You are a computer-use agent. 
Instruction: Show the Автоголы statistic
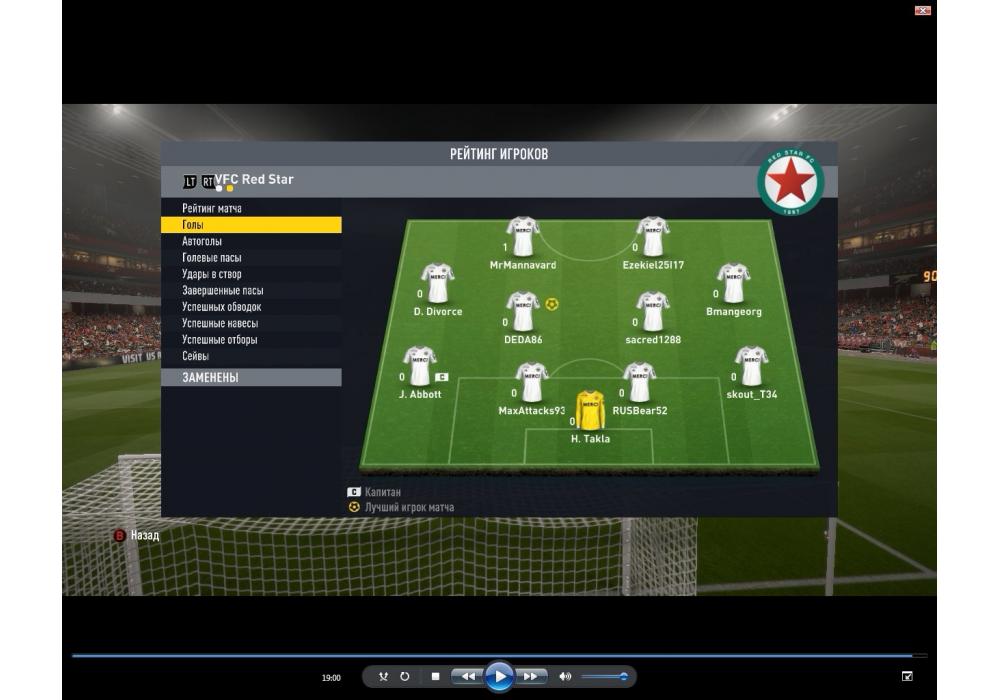202,241
